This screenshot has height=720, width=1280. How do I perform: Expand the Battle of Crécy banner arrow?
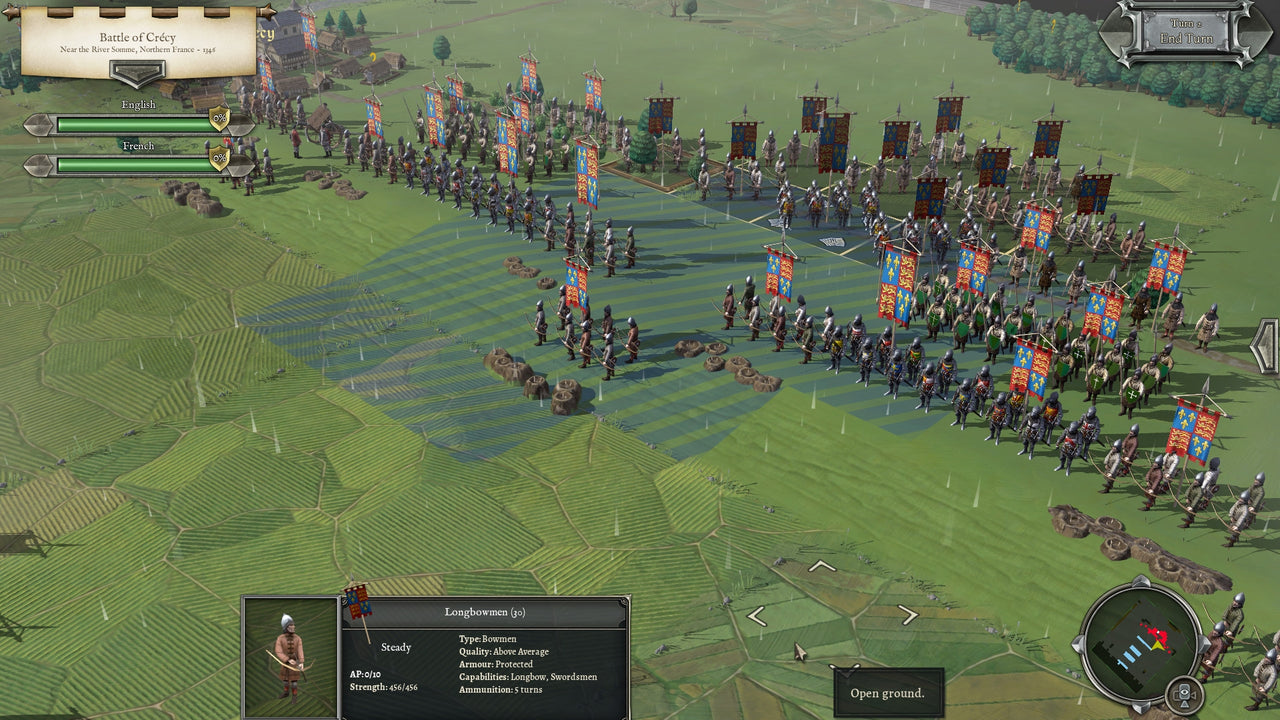click(x=138, y=73)
